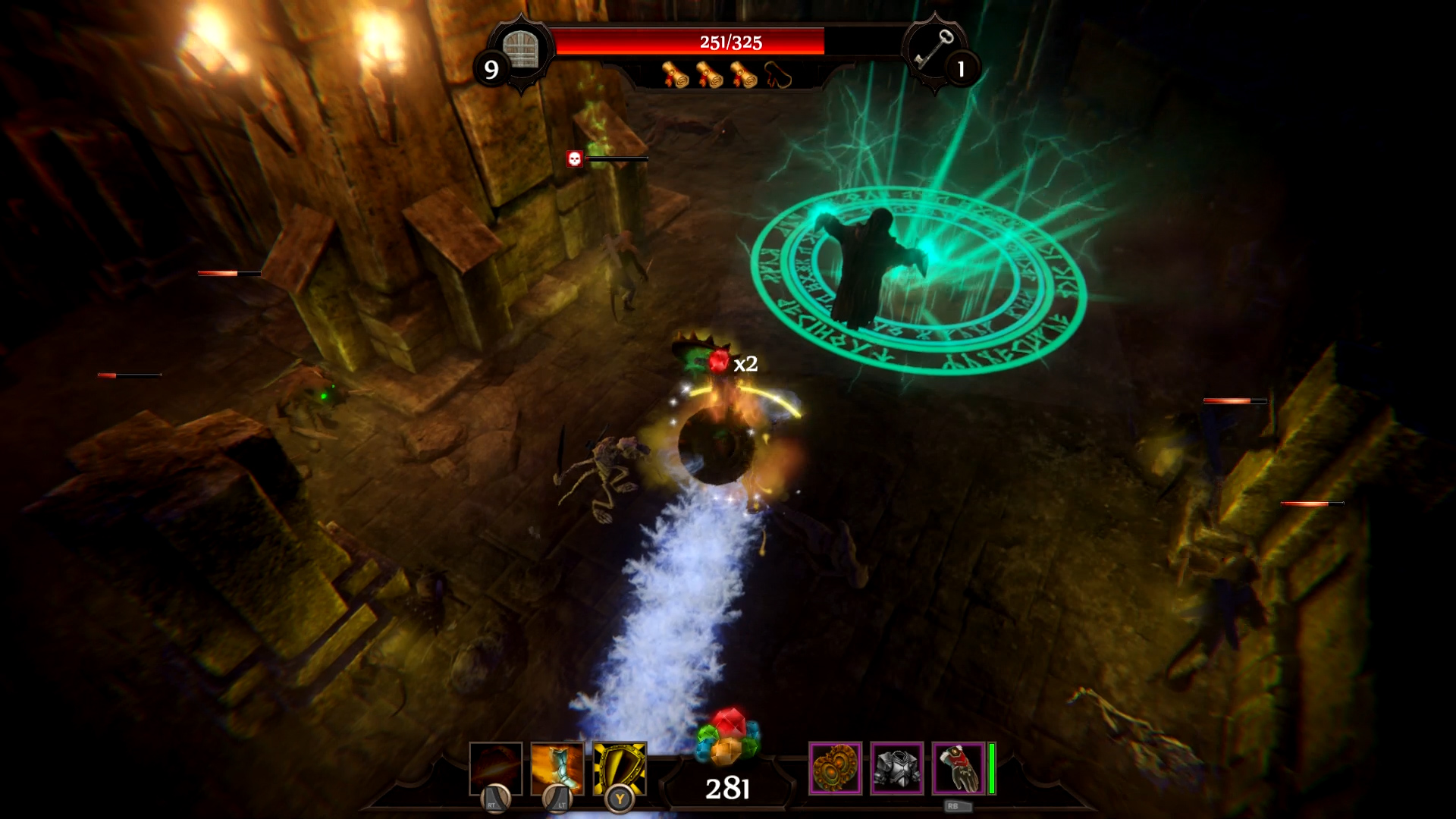Image resolution: width=1456 pixels, height=819 pixels.
Task: Expand the empty fourth scroll slot
Action: (x=777, y=76)
